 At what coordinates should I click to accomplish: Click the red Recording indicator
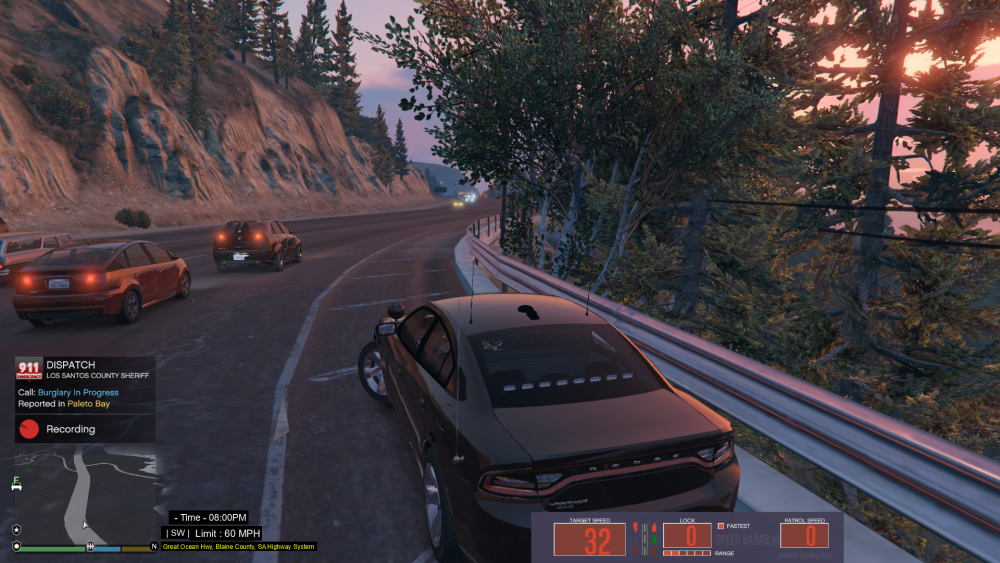[x=29, y=429]
